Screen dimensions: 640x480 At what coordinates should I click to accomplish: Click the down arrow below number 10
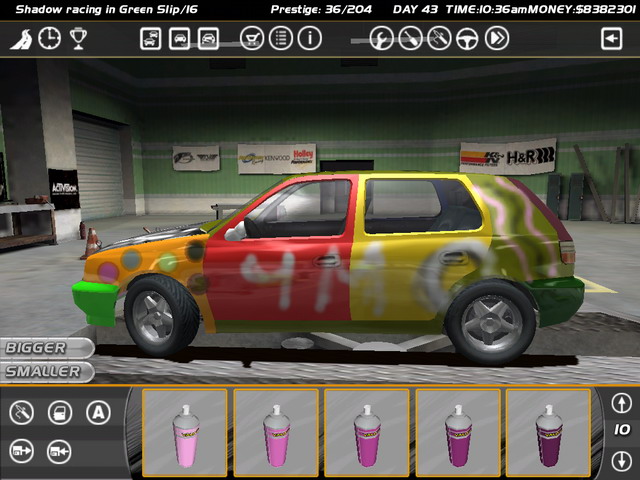[x=621, y=461]
